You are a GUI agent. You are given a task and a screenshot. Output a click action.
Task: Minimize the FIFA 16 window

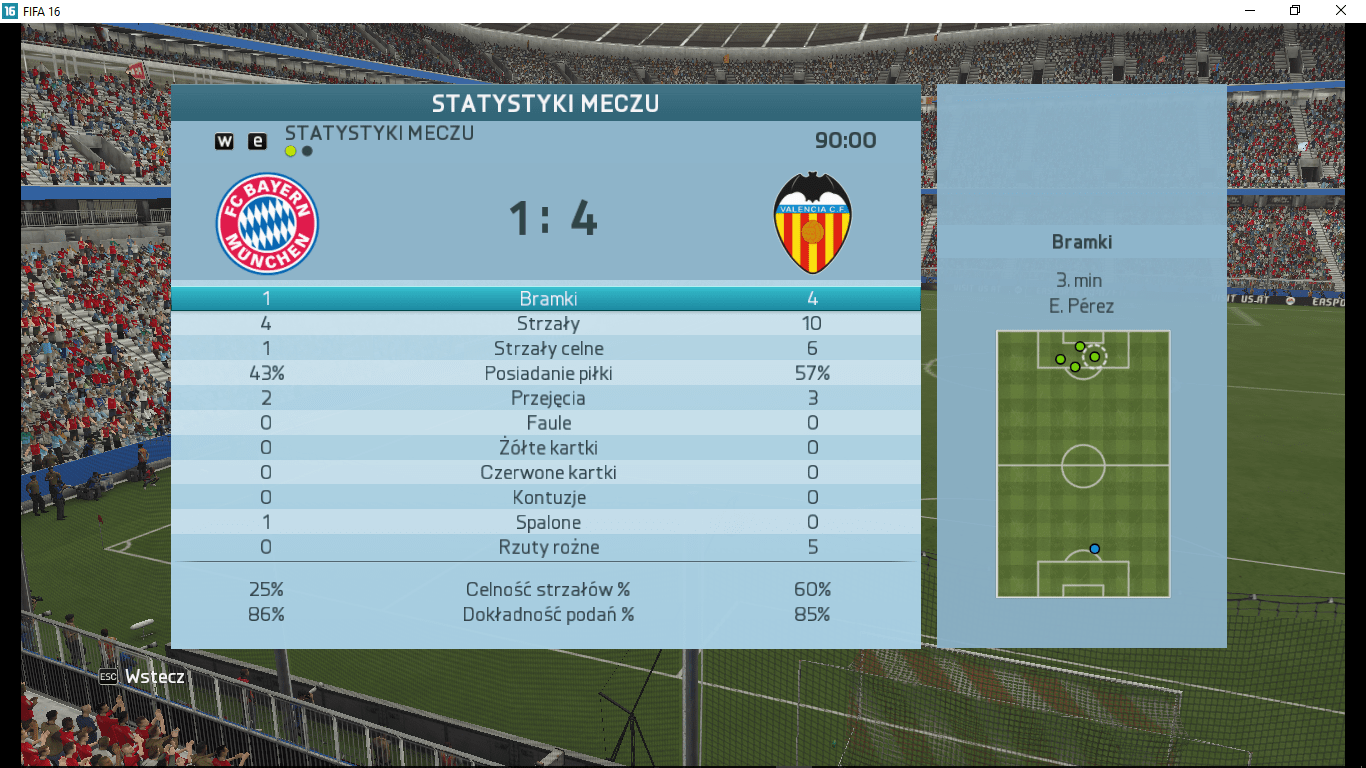click(x=1249, y=10)
